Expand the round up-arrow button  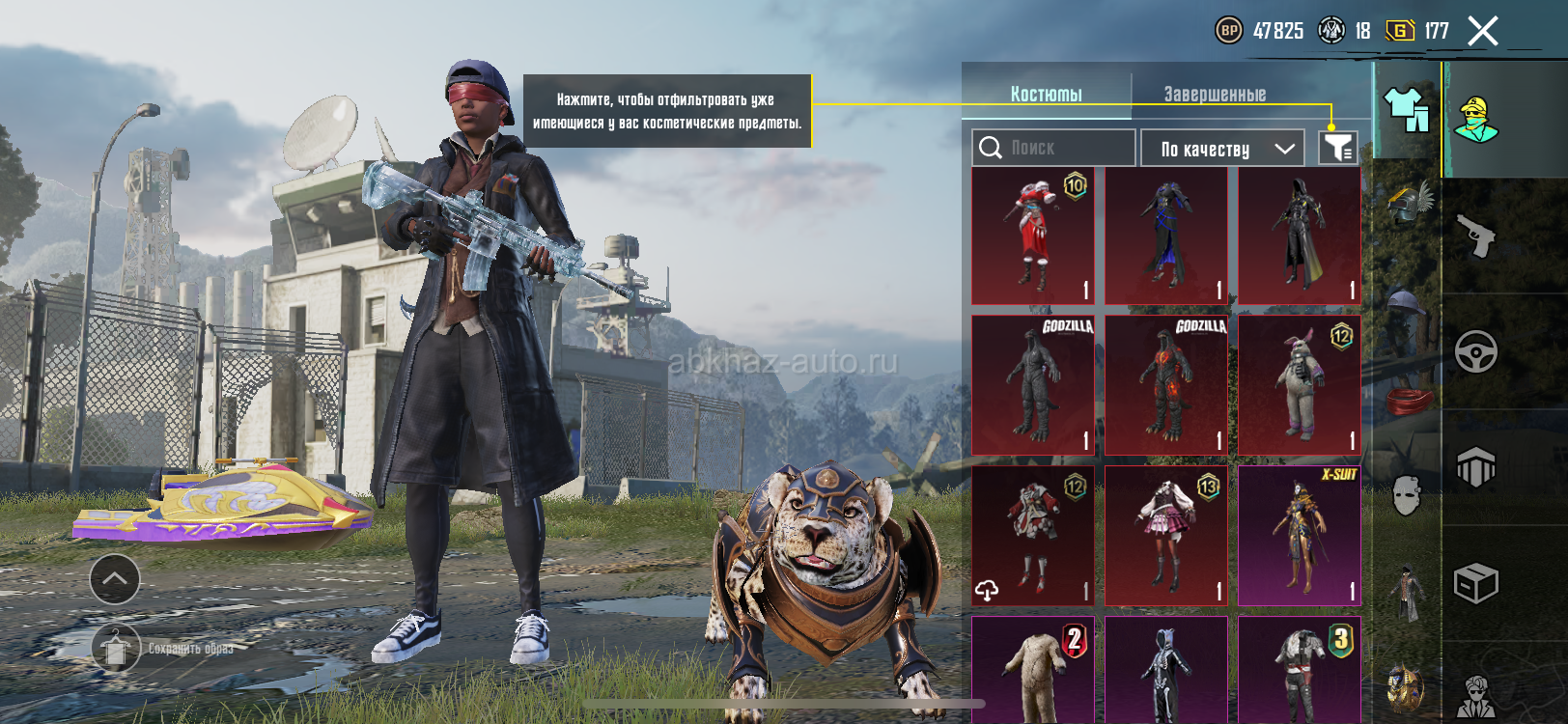[x=115, y=579]
